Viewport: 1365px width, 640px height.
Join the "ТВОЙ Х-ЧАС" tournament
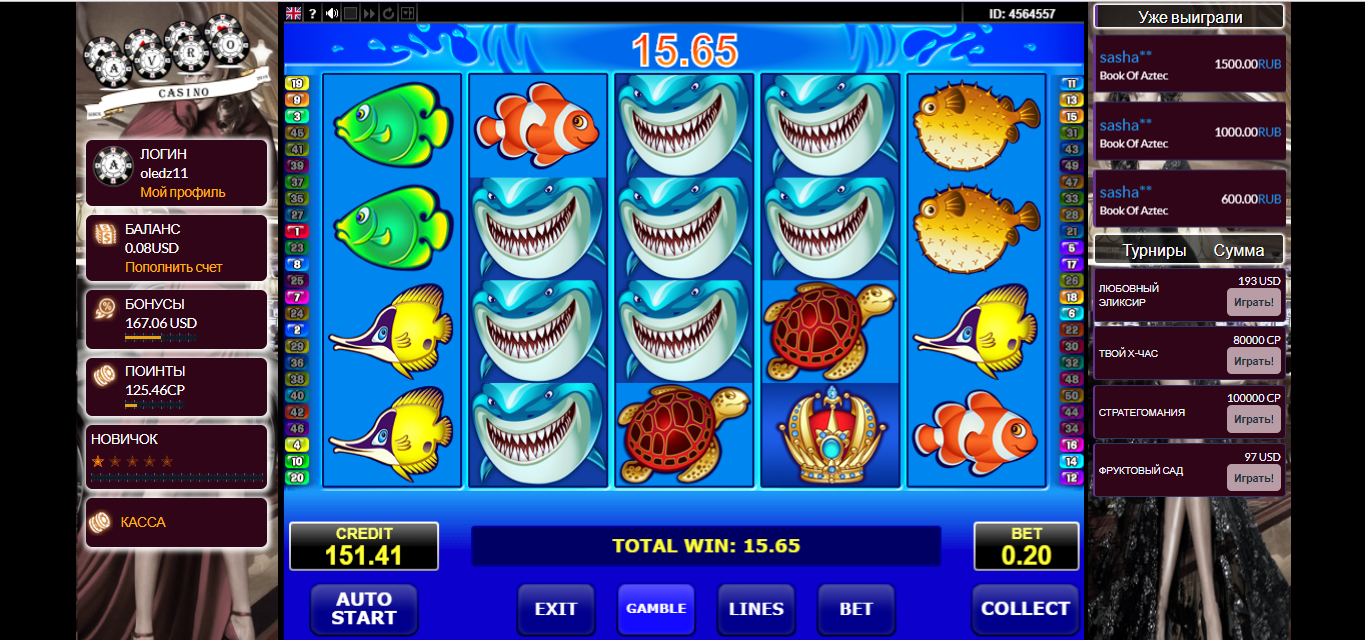click(x=1253, y=361)
